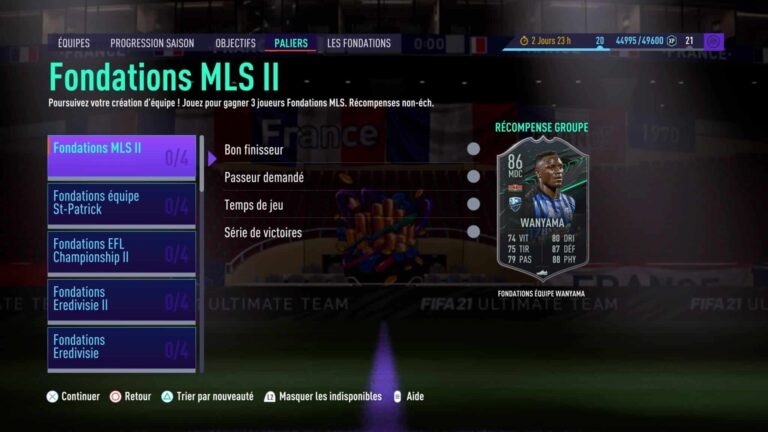Choose the Fondations Eredivisie group
Viewport: 768px width, 432px height.
pyautogui.click(x=122, y=348)
